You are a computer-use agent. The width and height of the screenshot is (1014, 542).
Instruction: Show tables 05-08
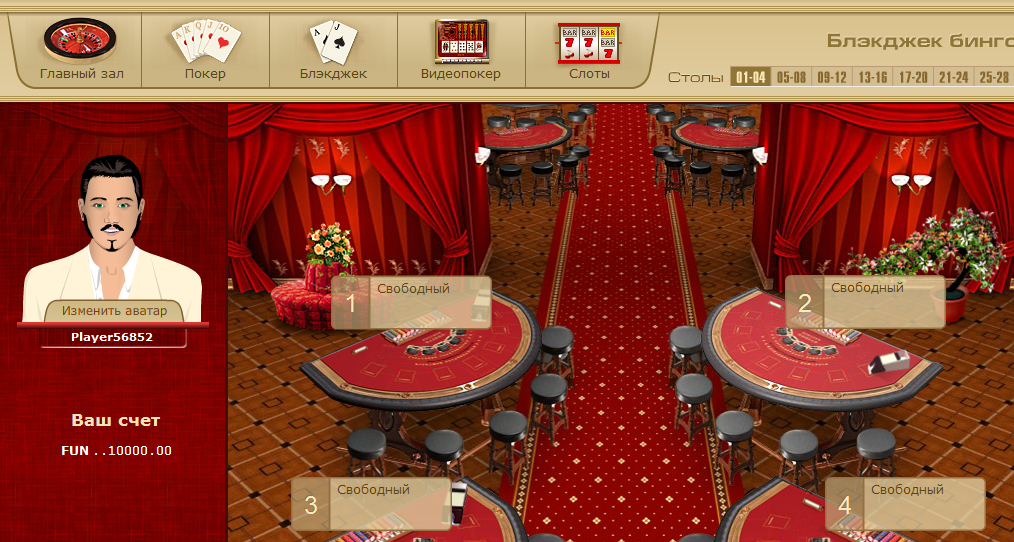(791, 77)
